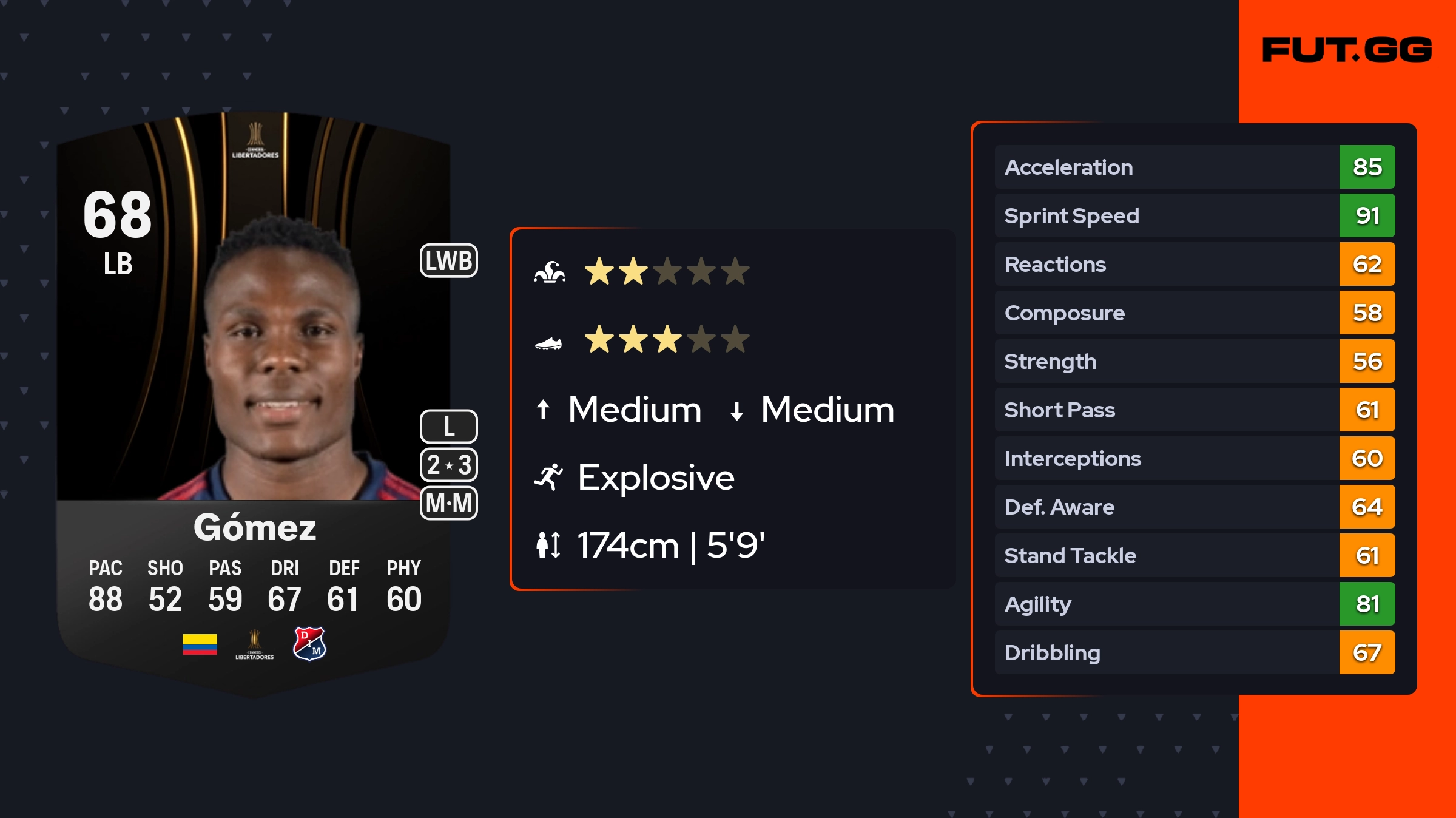Select the Gómez 68 LB player card
This screenshot has width=1456, height=818.
tap(254, 401)
